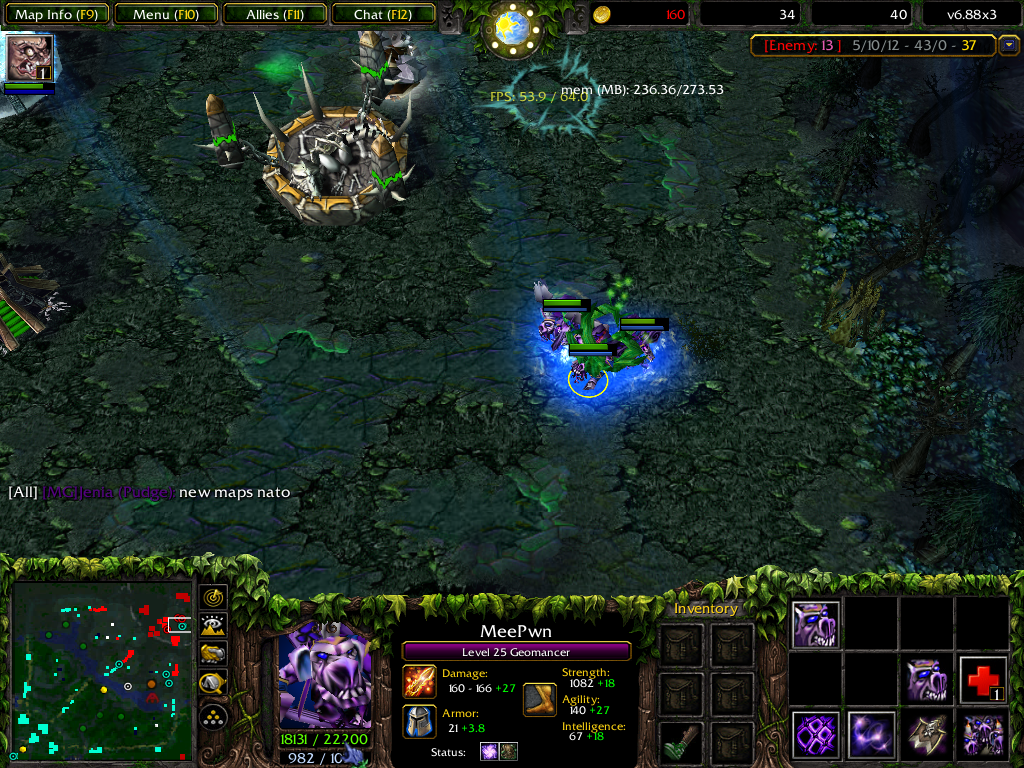Image resolution: width=1024 pixels, height=768 pixels.
Task: Open the Chat (F12) log
Action: coord(382,15)
